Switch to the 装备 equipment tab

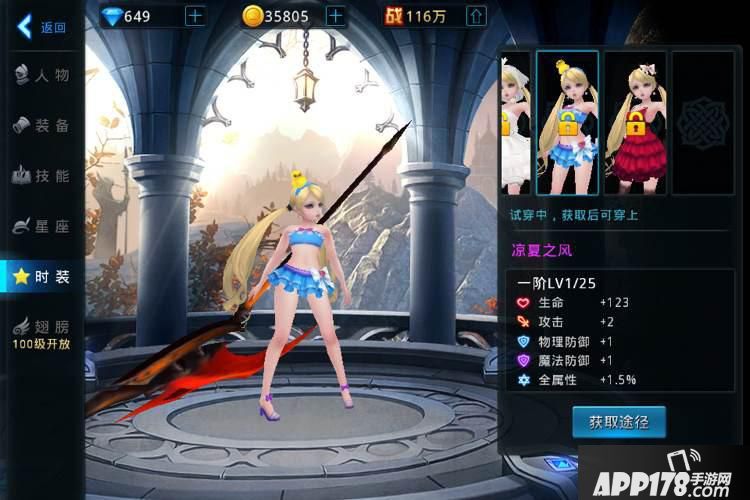42,125
